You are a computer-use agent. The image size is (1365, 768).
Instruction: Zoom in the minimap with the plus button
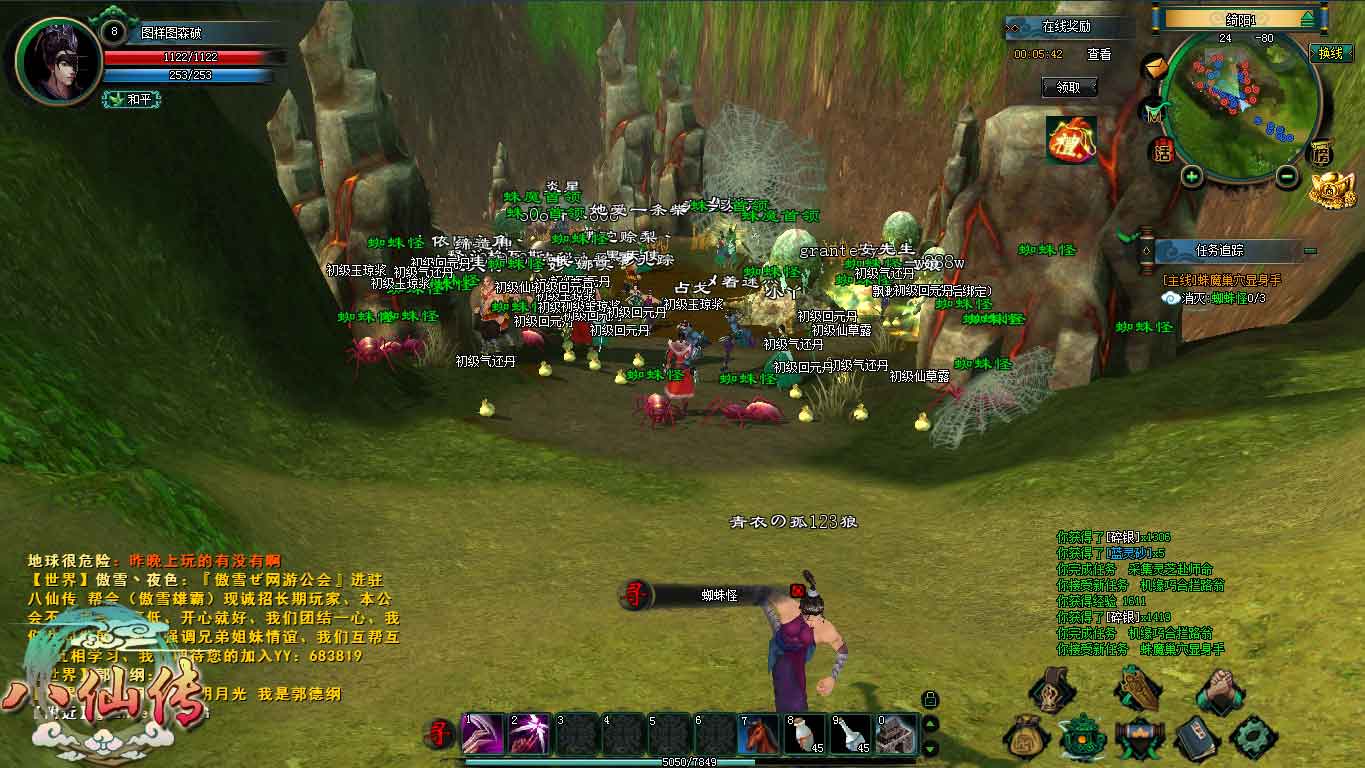(1191, 177)
